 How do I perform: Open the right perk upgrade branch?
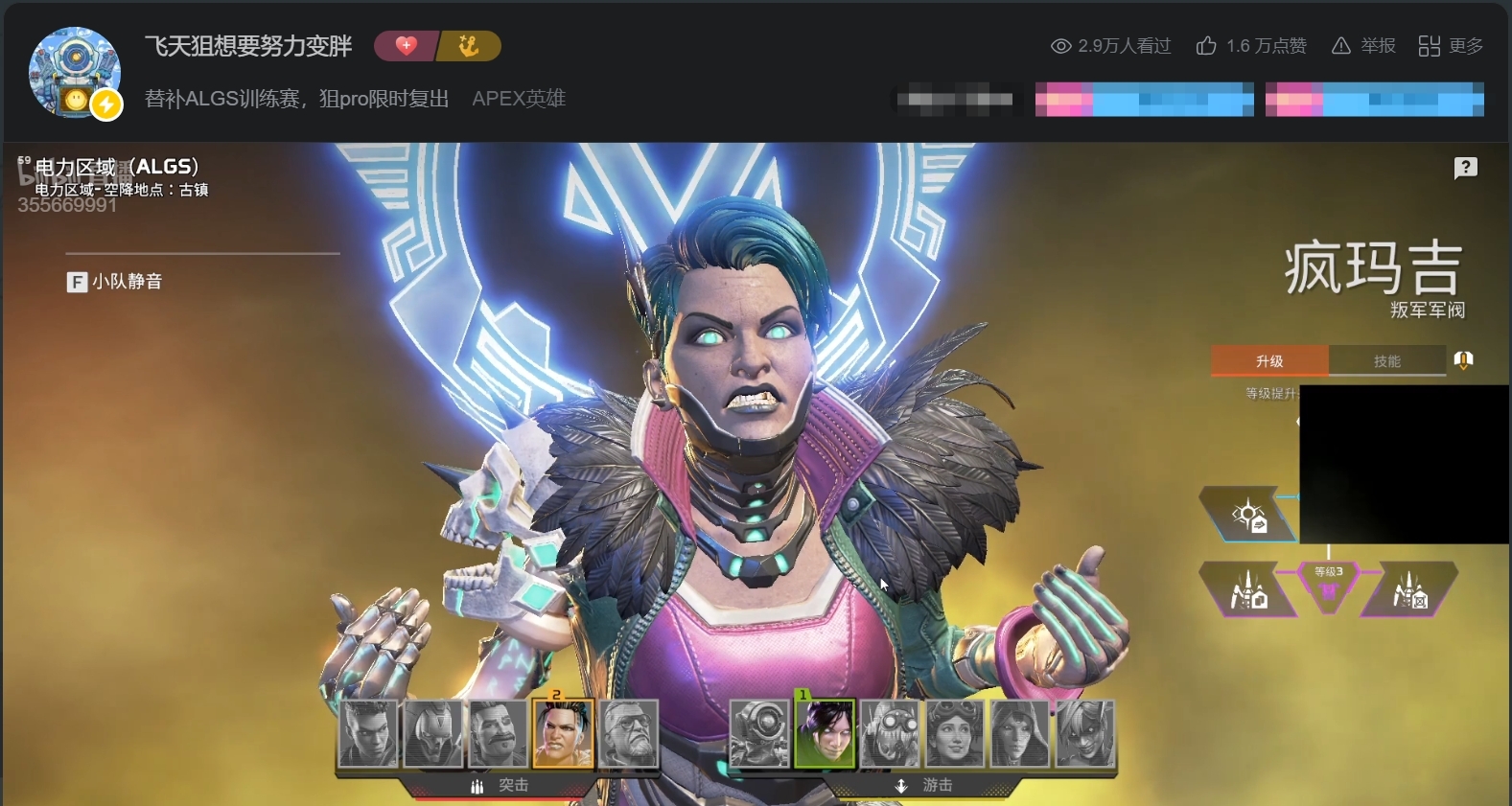pos(1407,590)
